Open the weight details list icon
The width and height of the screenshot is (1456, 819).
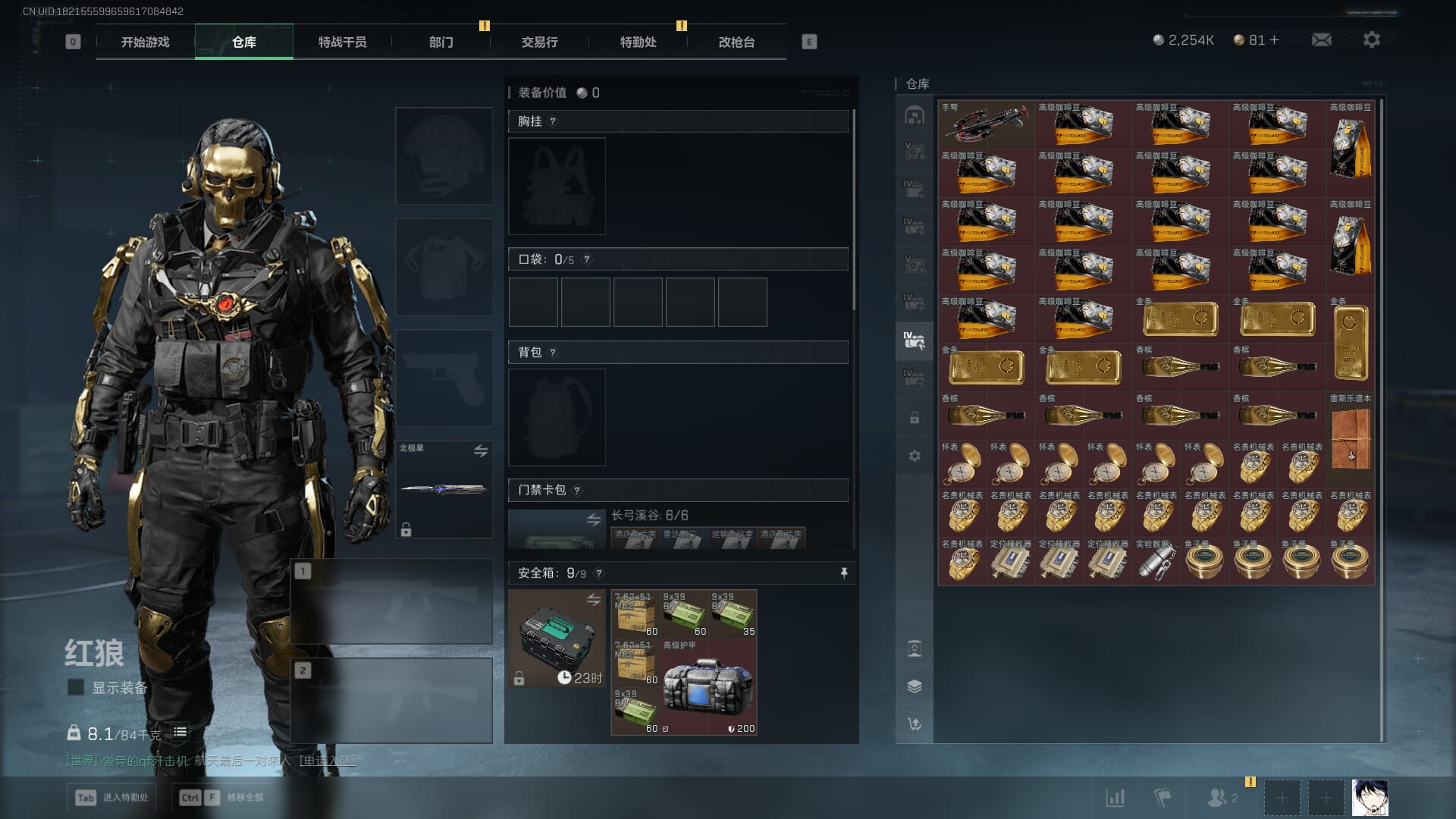pos(180,733)
